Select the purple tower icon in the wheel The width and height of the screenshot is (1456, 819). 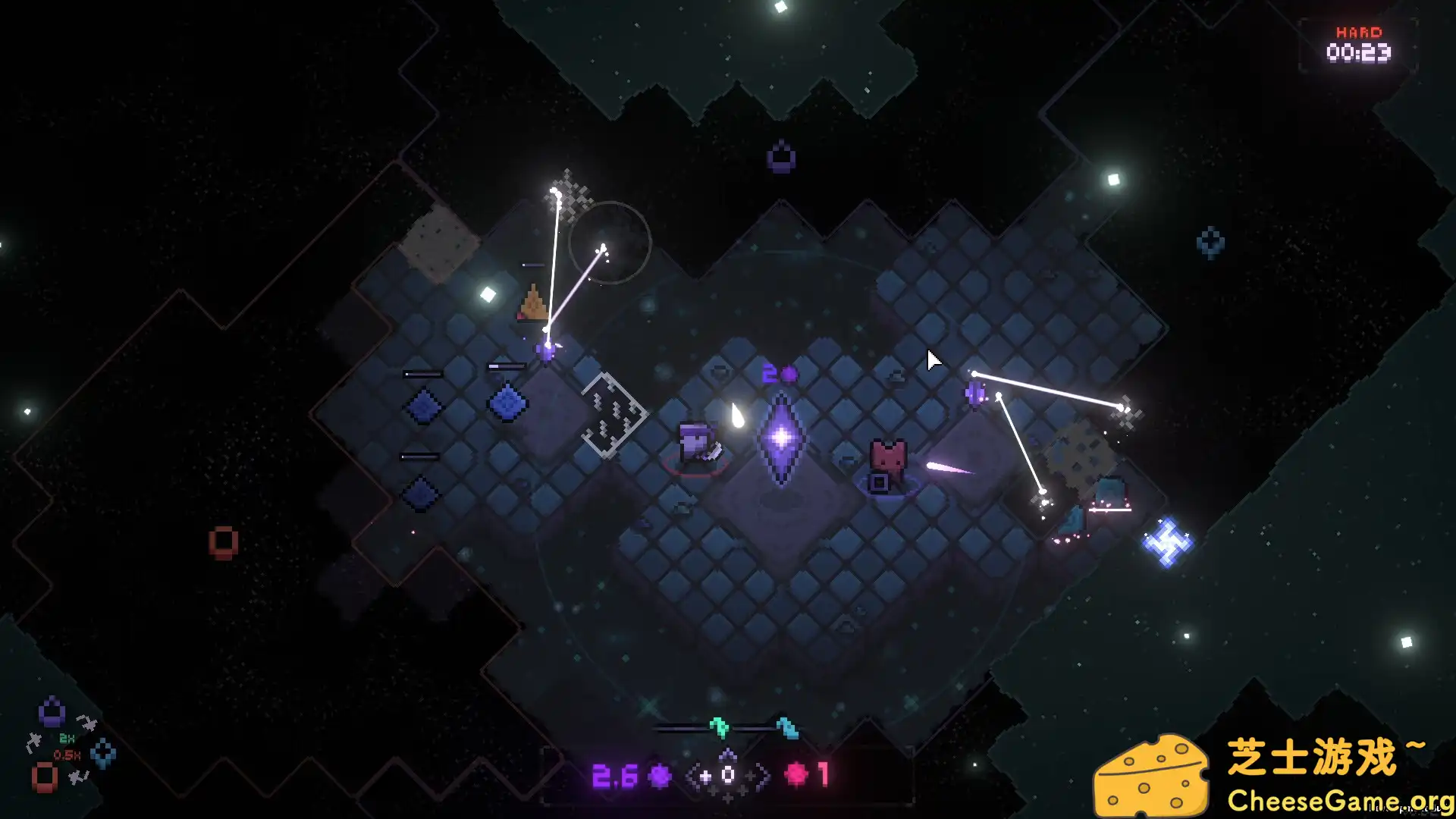click(52, 712)
